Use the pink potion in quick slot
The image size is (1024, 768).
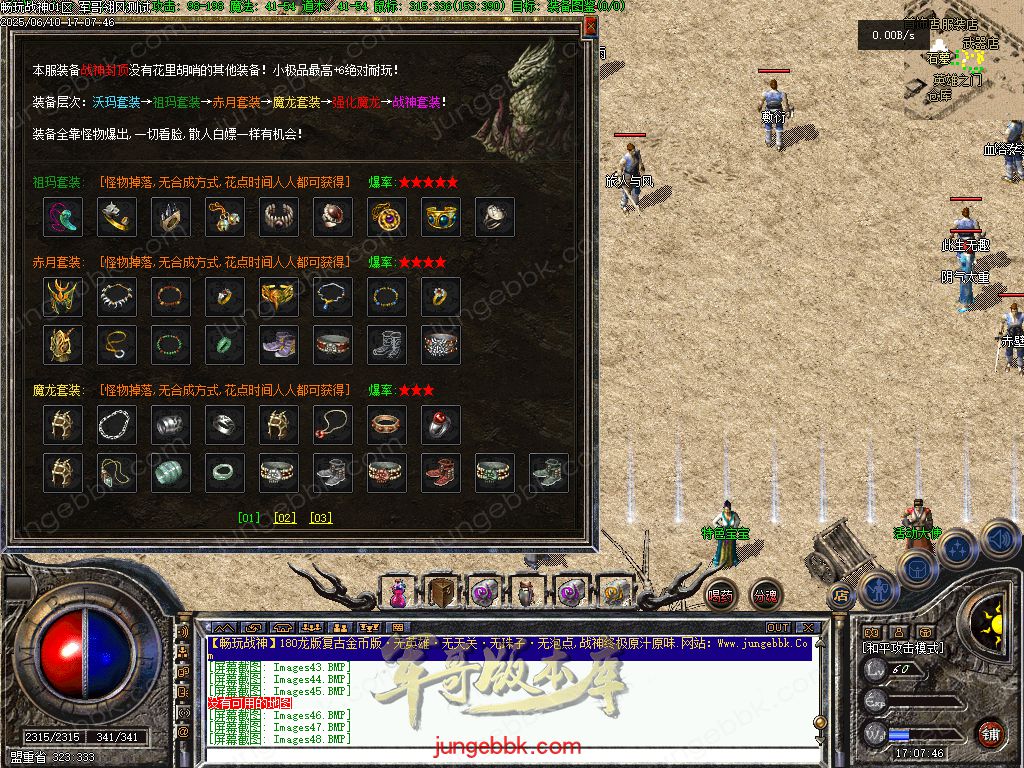[x=398, y=594]
